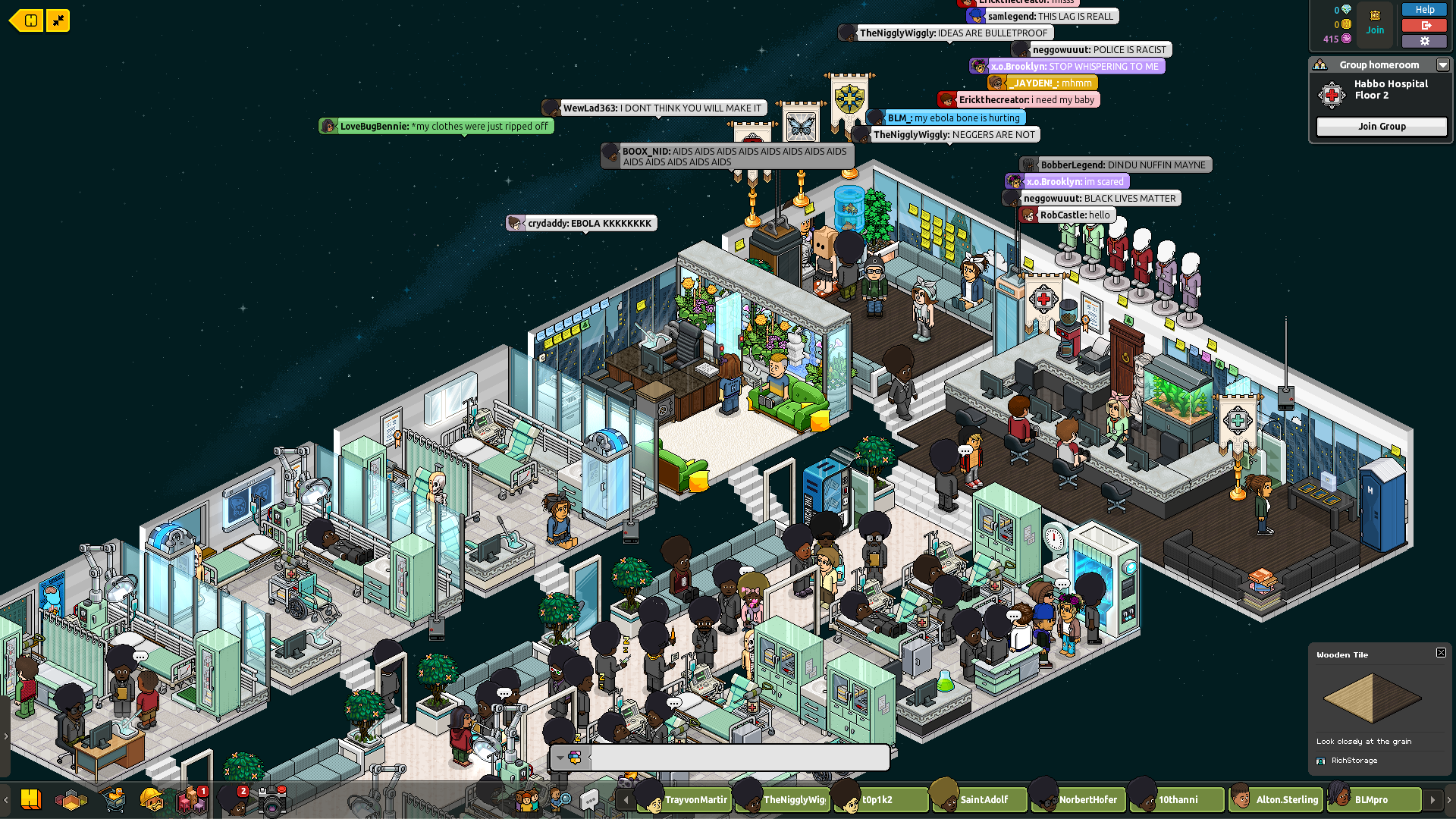Collapse the Group homeroom panel
1456x819 pixels.
click(1442, 65)
